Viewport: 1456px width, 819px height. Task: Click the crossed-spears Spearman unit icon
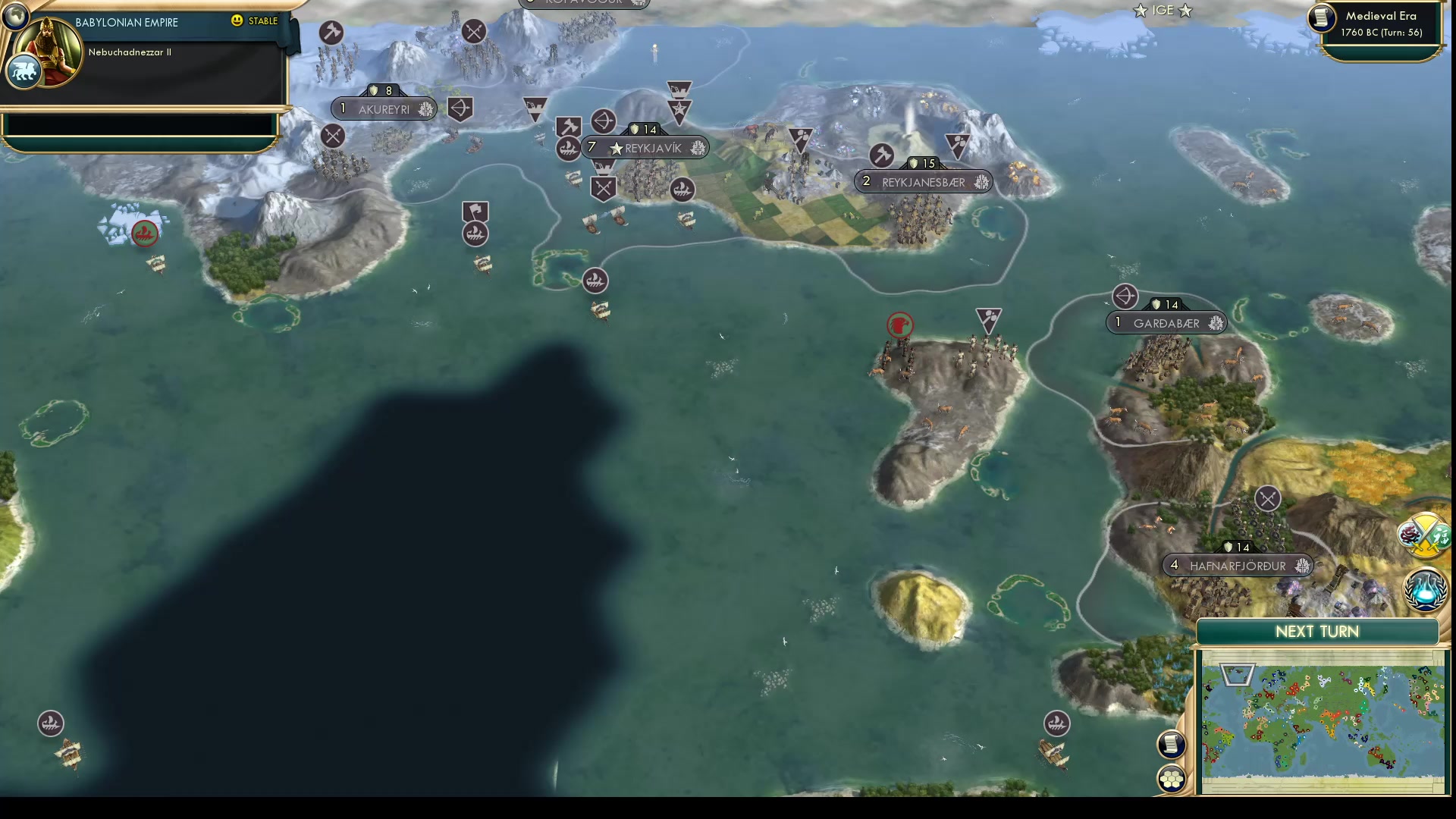click(602, 187)
